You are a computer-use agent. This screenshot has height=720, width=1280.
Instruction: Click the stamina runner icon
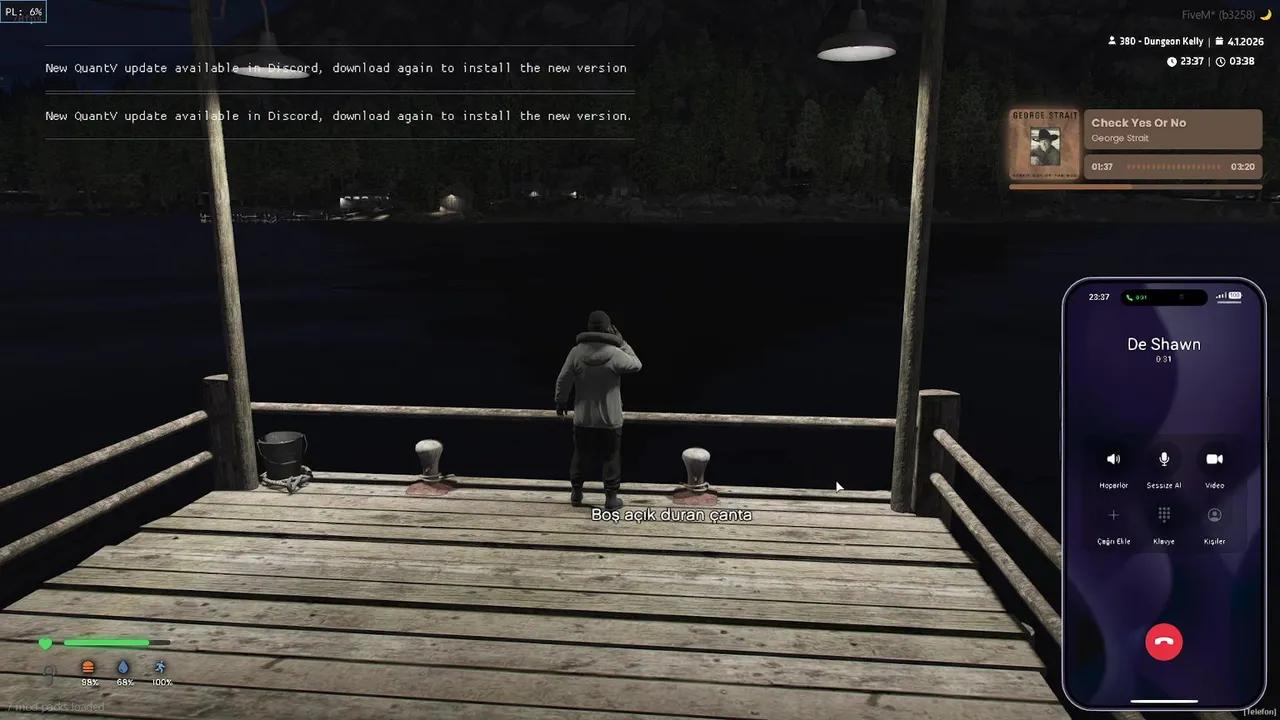pyautogui.click(x=159, y=666)
